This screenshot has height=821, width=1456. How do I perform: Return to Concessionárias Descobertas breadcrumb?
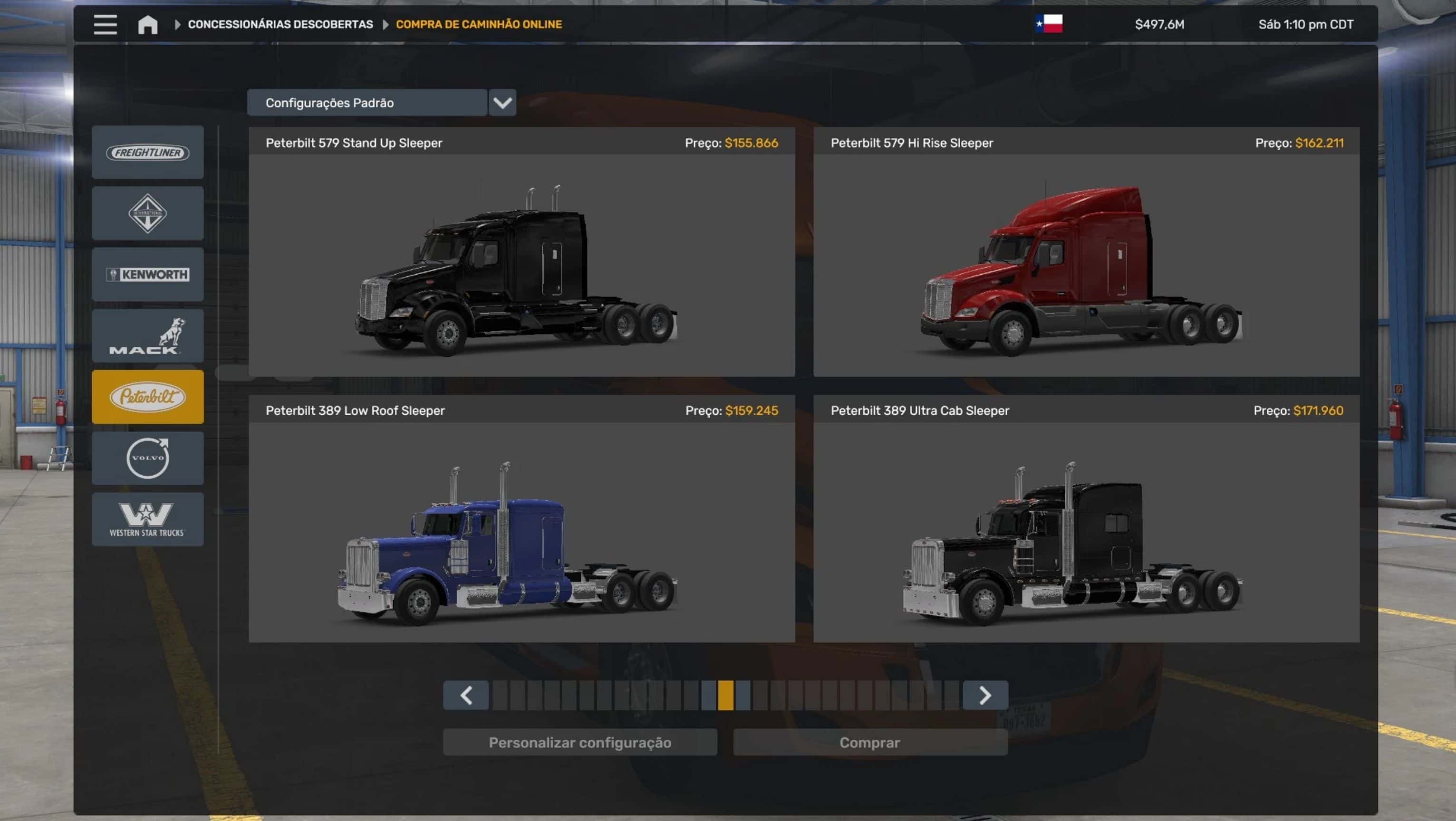tap(280, 24)
